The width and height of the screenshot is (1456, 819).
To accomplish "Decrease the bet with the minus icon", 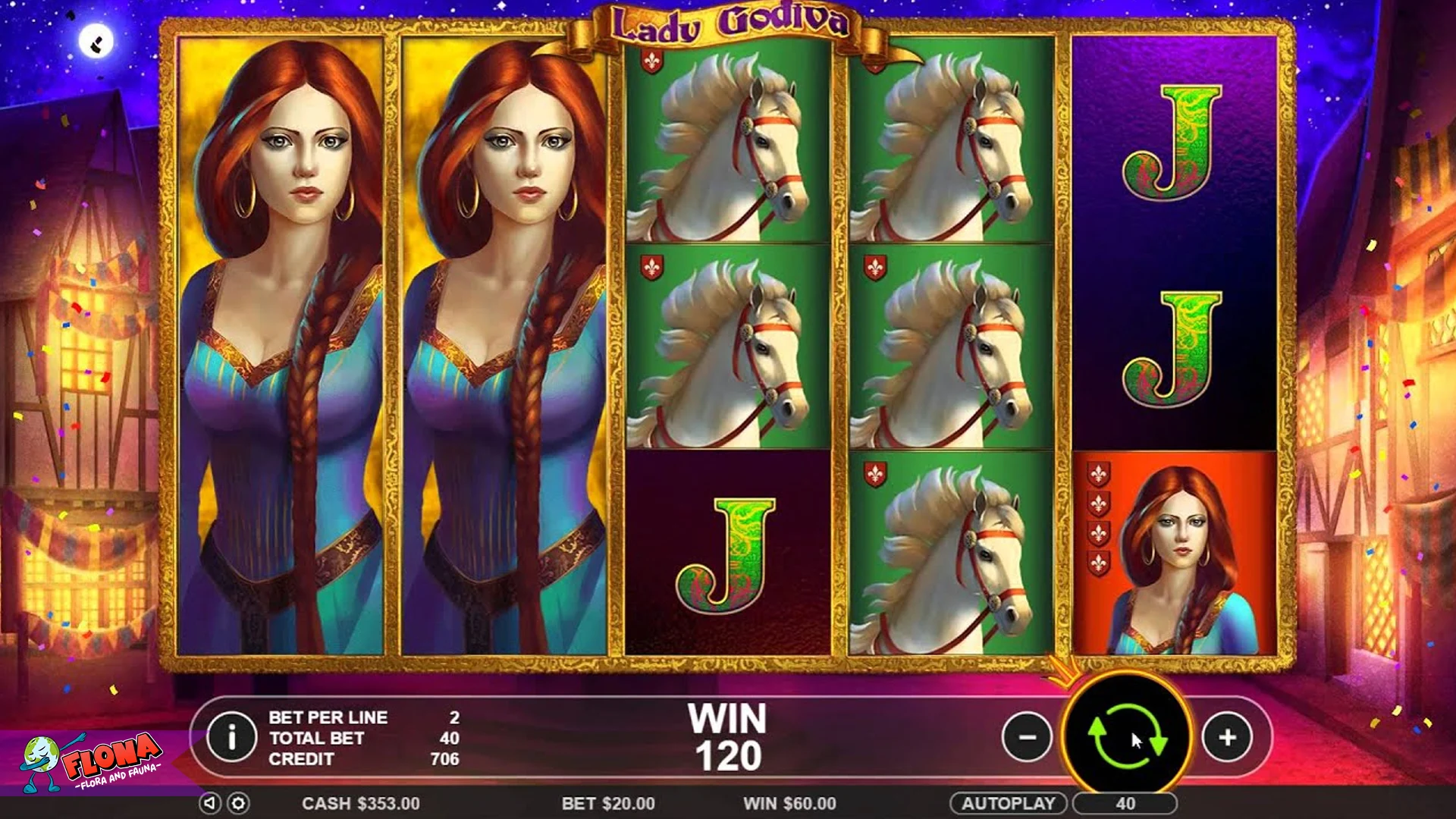I will click(1028, 736).
